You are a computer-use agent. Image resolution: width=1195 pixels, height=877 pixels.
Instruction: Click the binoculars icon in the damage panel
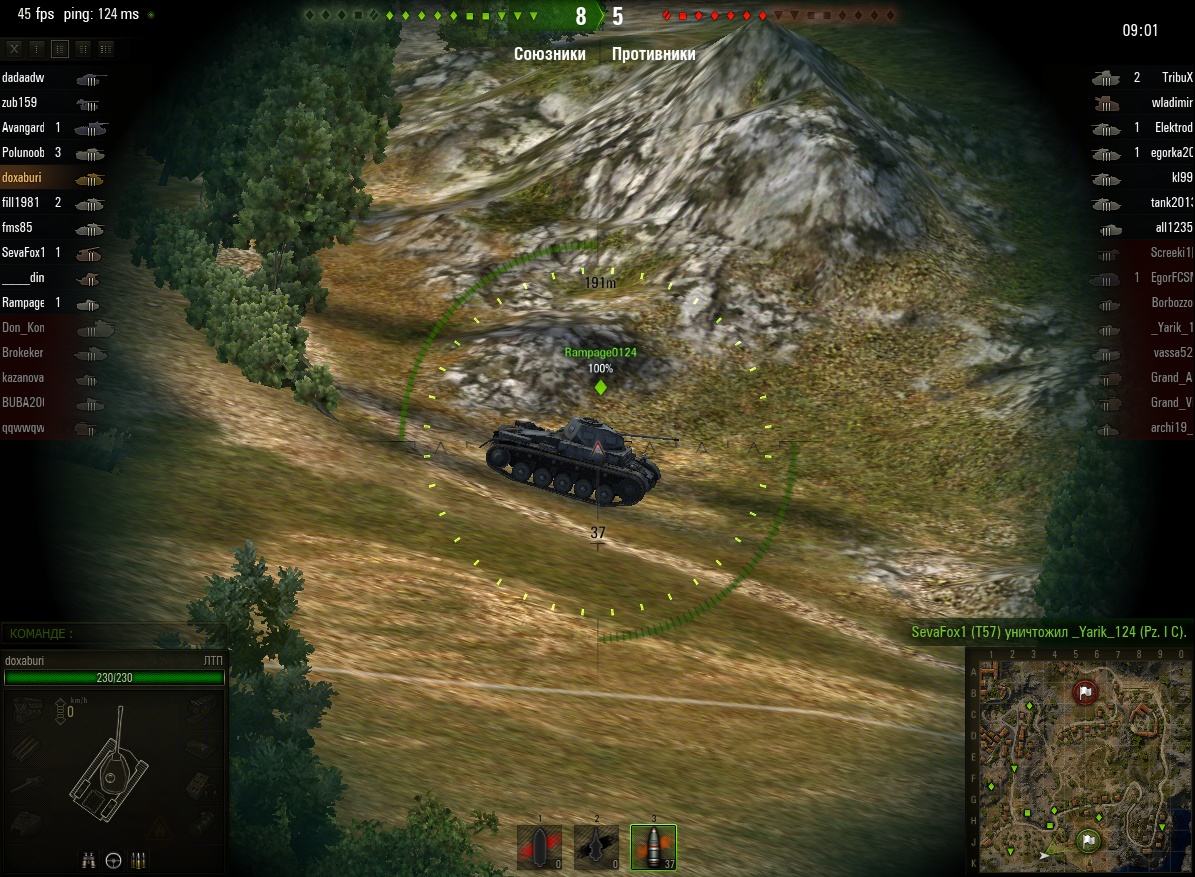(x=89, y=859)
